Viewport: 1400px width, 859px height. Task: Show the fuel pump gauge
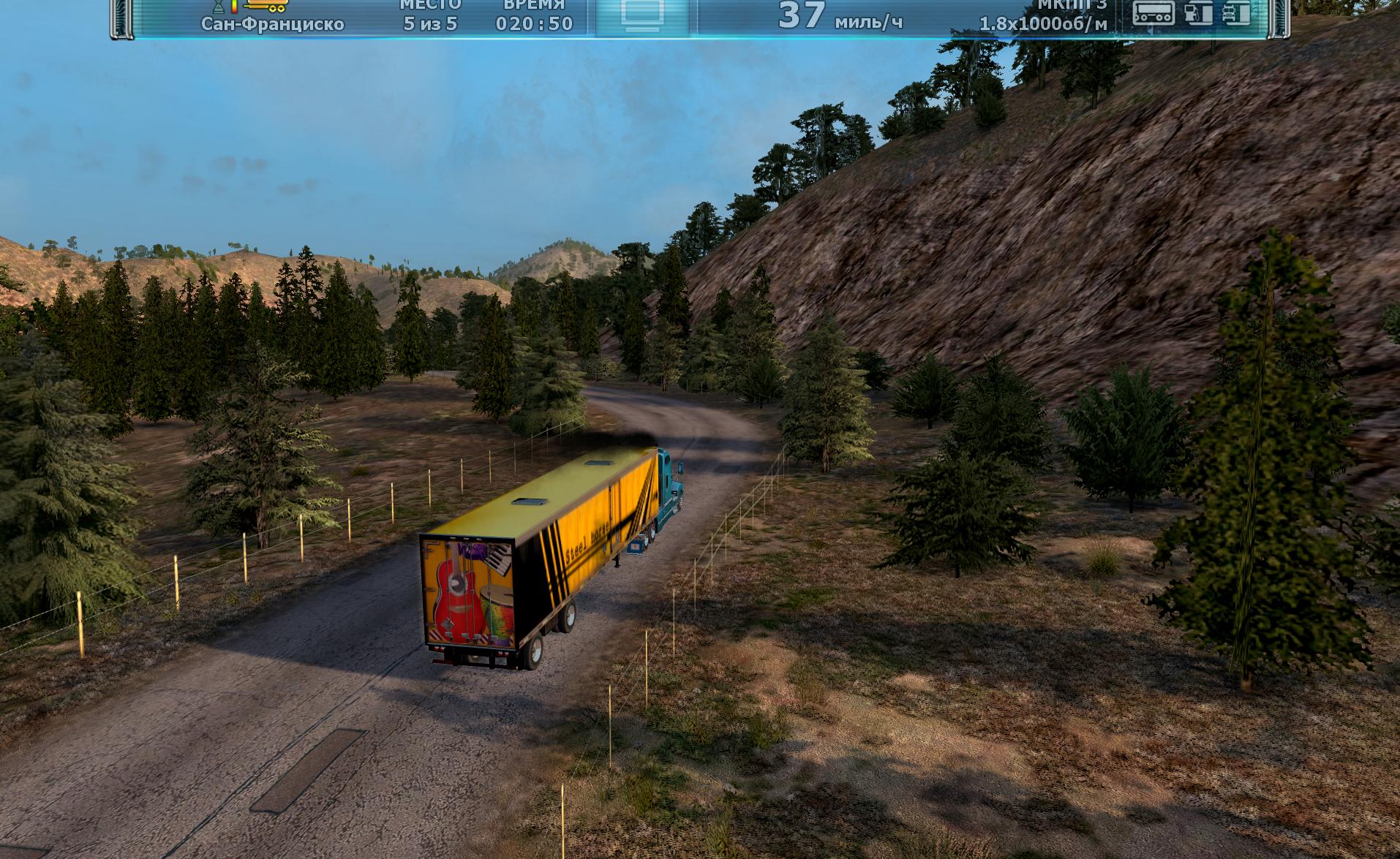1198,13
